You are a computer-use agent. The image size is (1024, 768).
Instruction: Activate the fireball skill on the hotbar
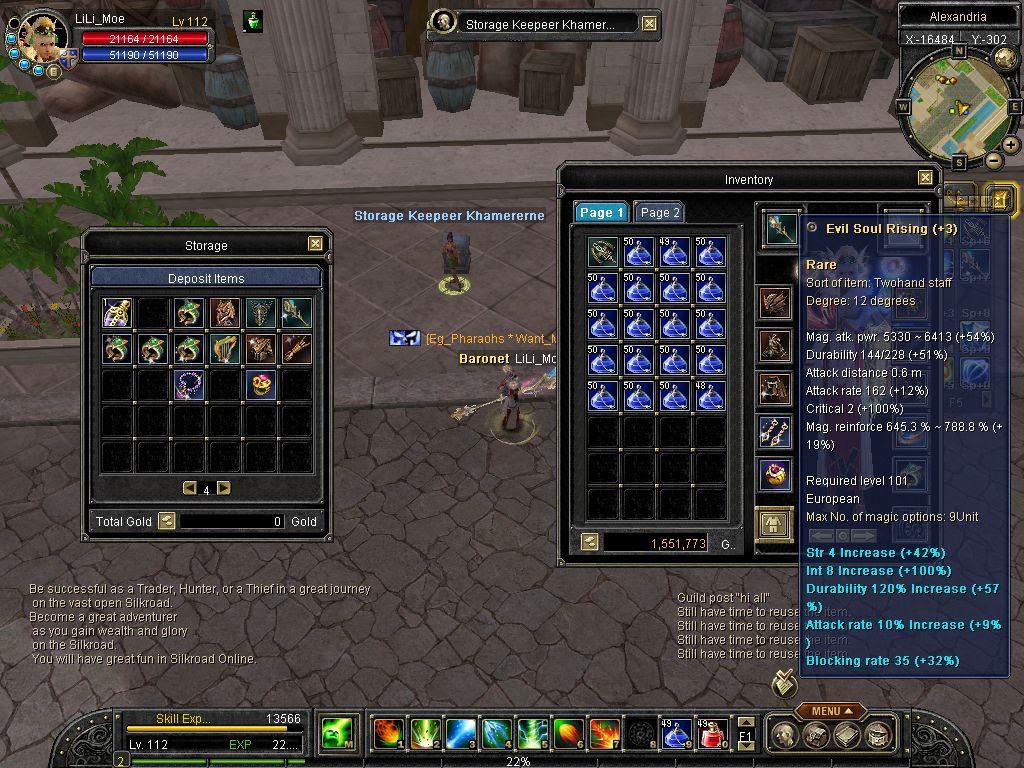(388, 735)
